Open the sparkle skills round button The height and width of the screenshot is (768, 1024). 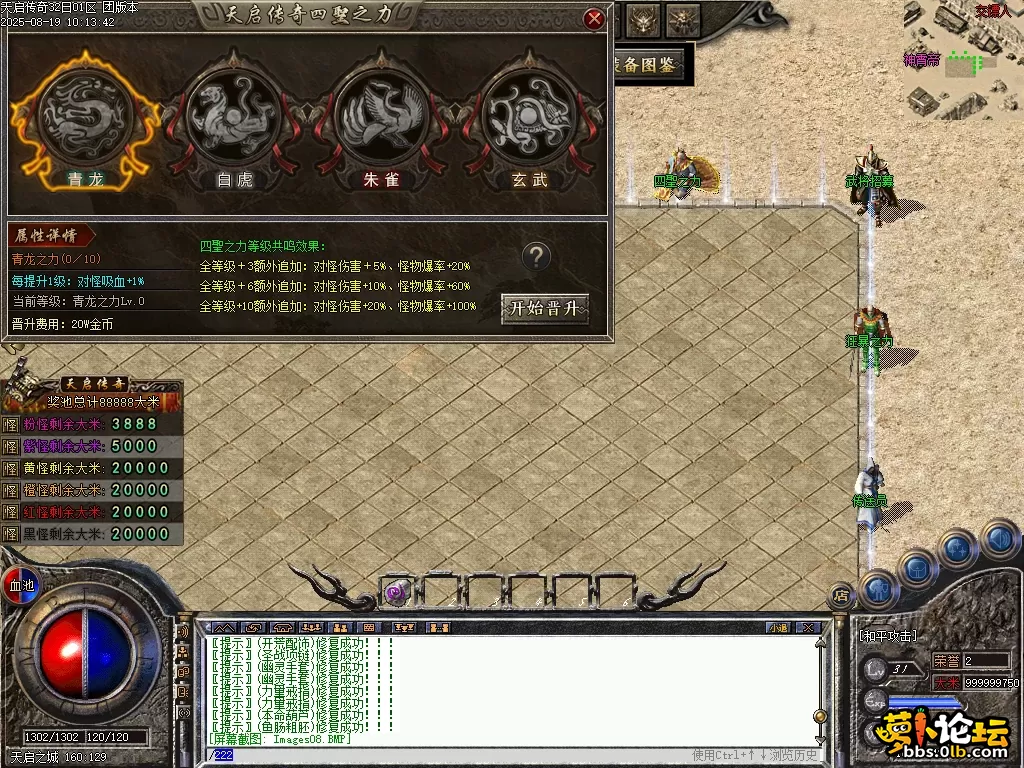tap(957, 548)
